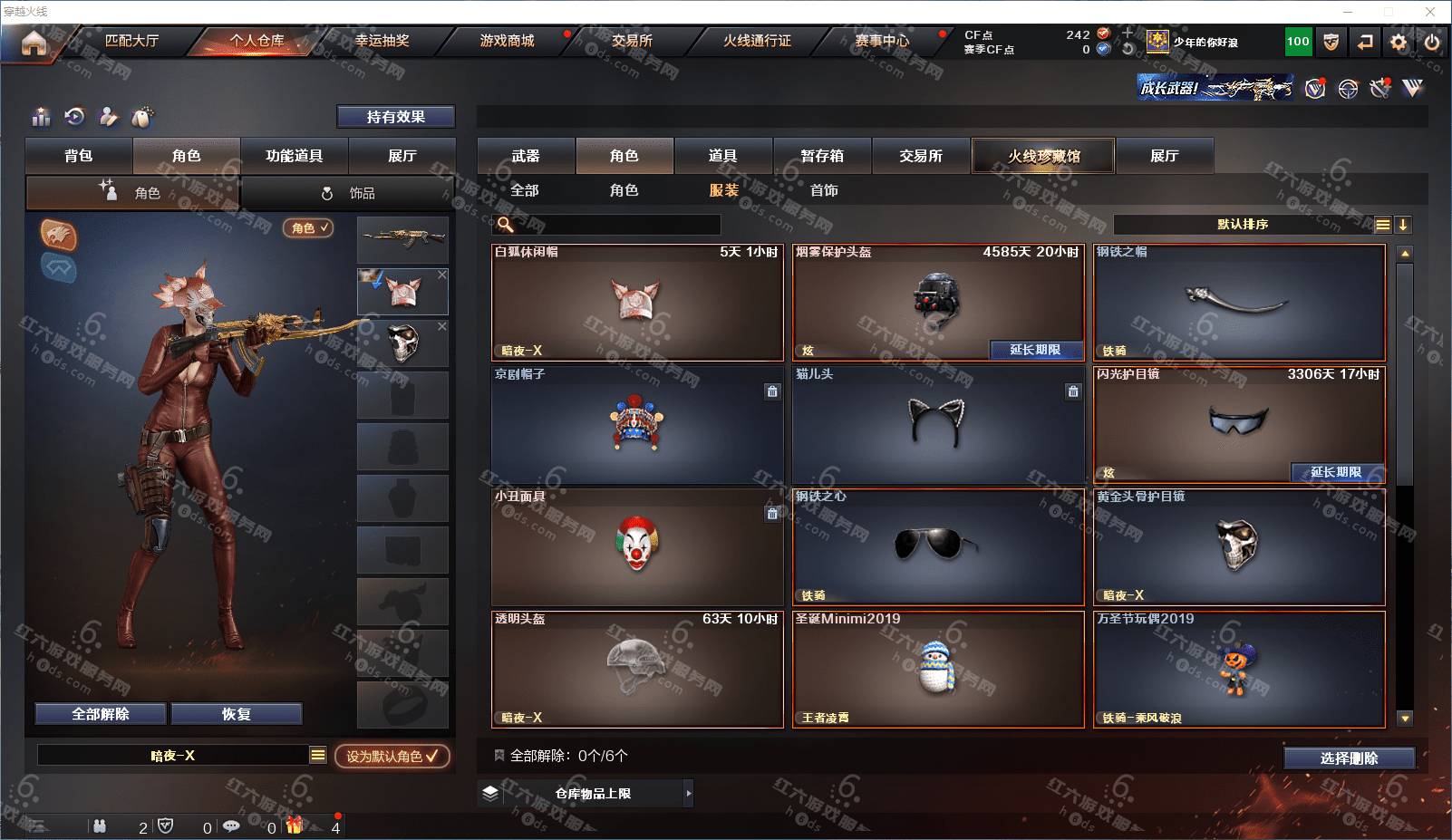Switch to the 功能道具 tab
The width and height of the screenshot is (1452, 840).
click(x=294, y=156)
